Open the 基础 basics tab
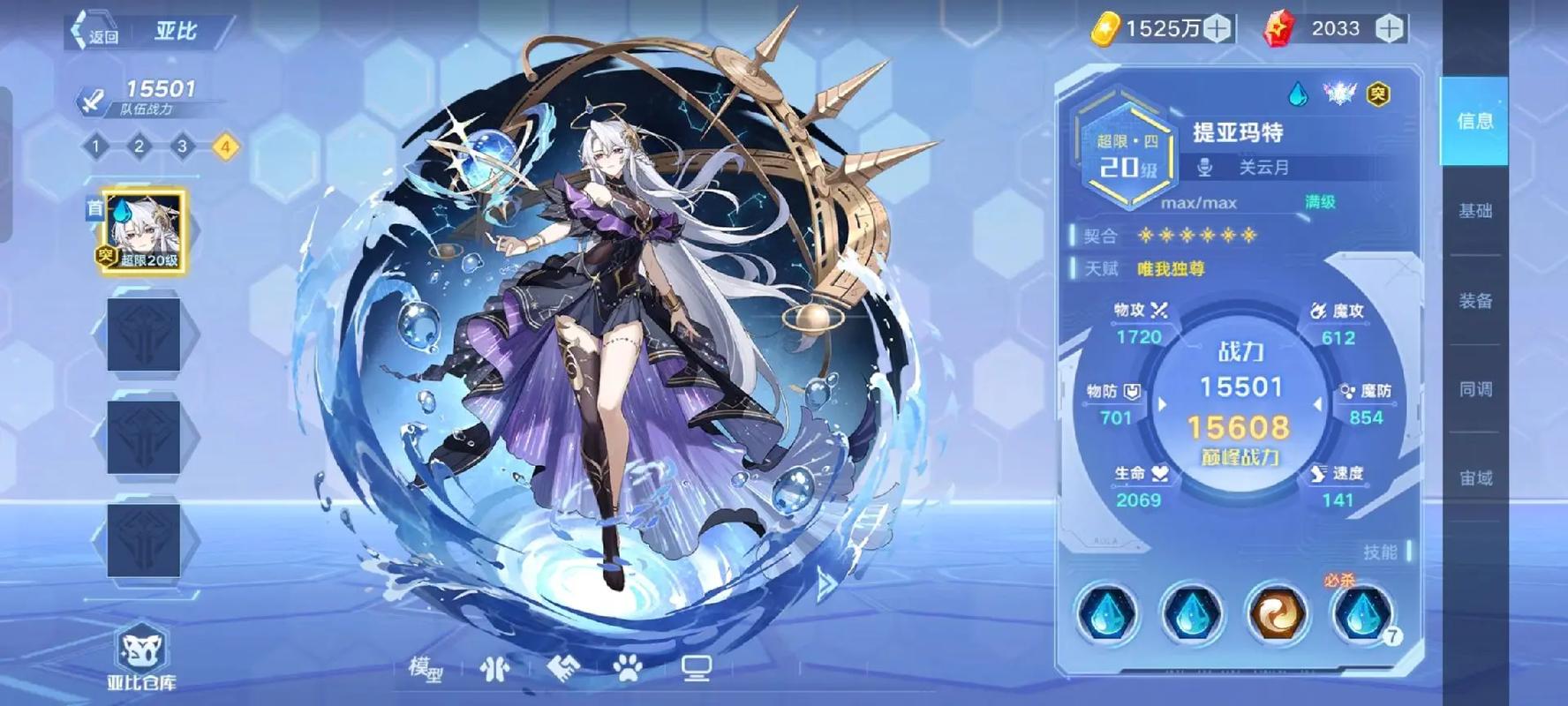1568x706 pixels. (x=1473, y=212)
